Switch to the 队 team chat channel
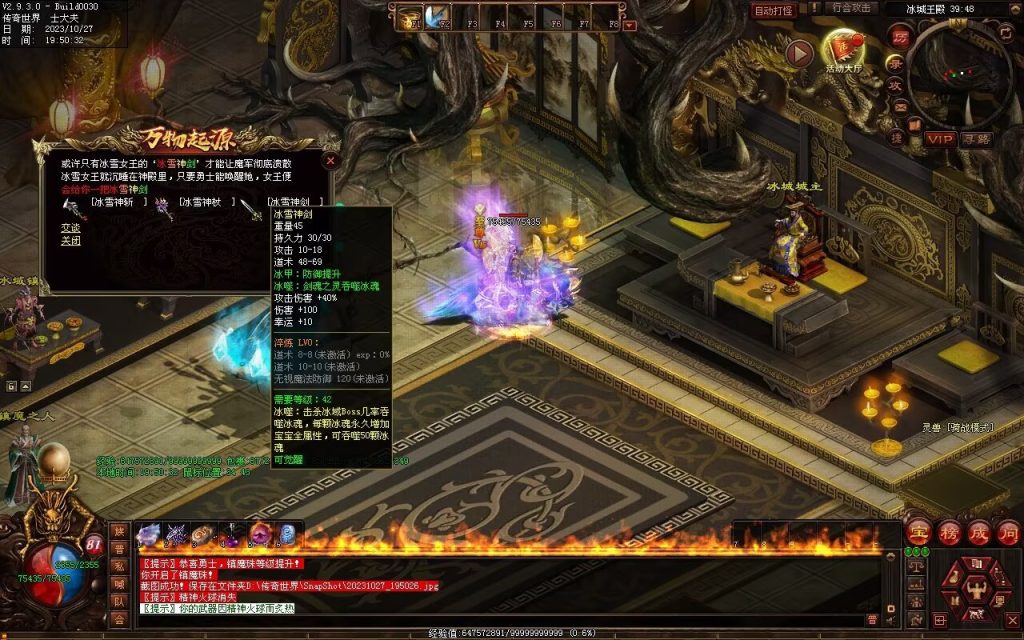The image size is (1024, 640). click(x=119, y=602)
